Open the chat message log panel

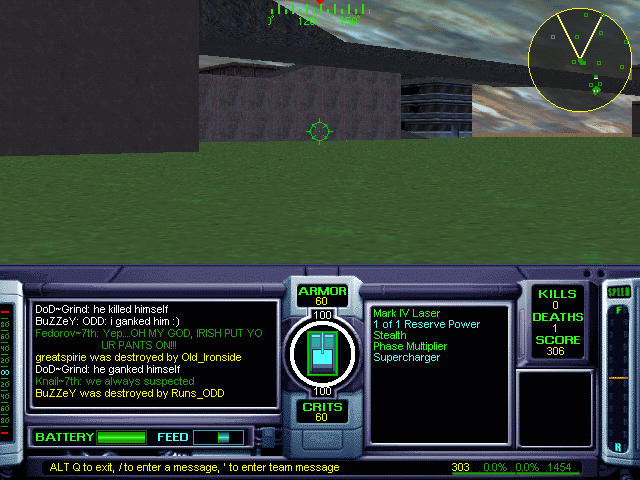point(153,353)
